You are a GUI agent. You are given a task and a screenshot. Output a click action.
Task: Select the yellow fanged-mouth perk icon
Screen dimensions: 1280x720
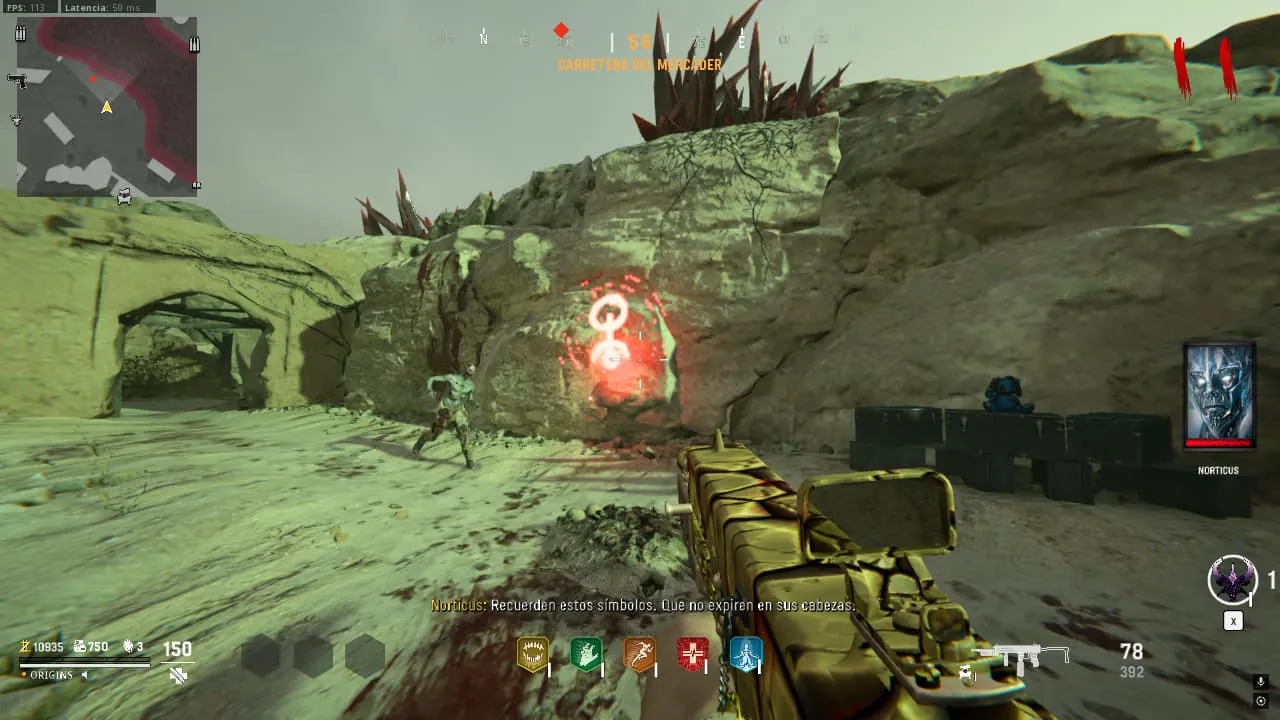[x=532, y=654]
